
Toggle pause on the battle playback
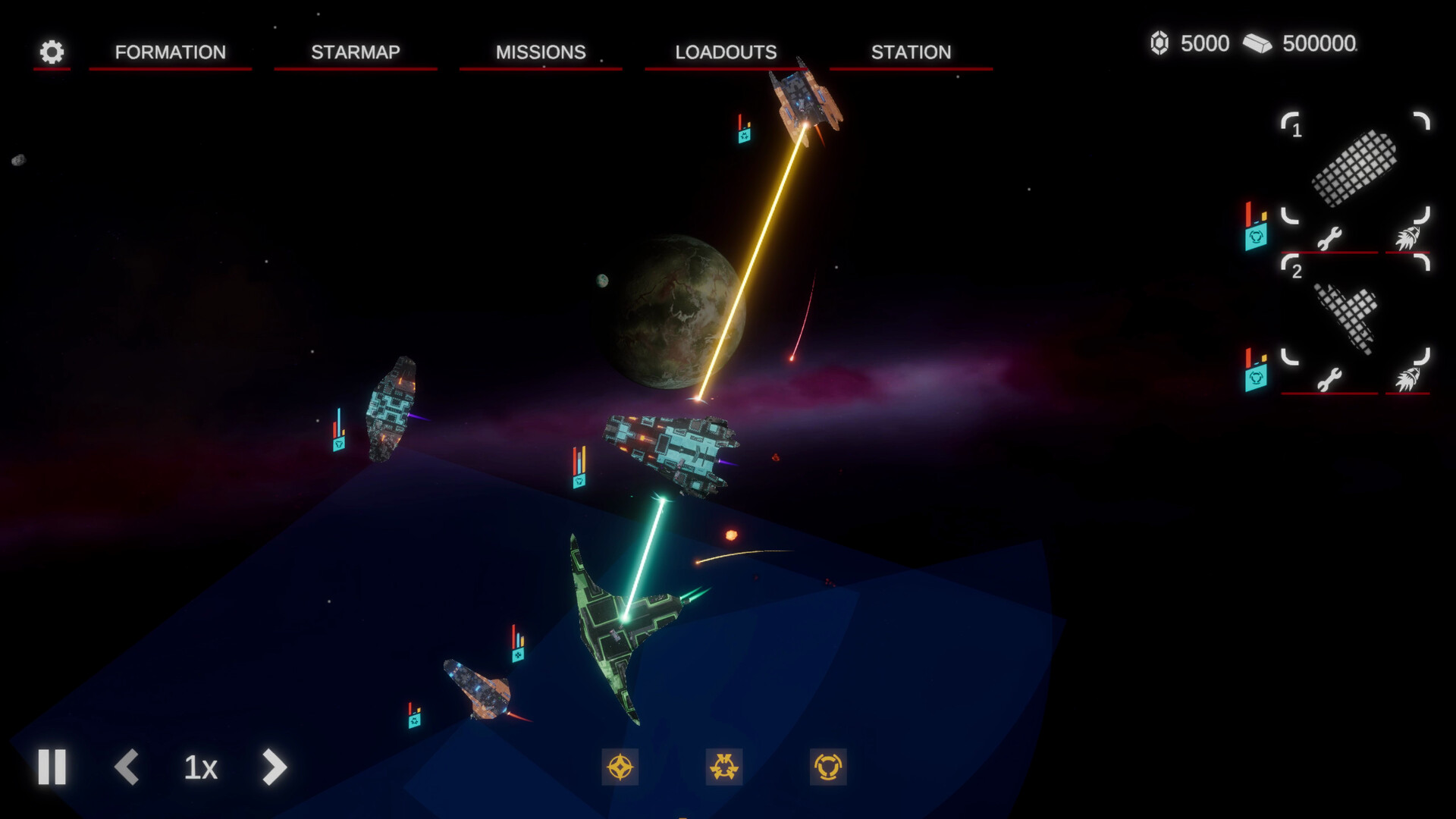pyautogui.click(x=51, y=768)
